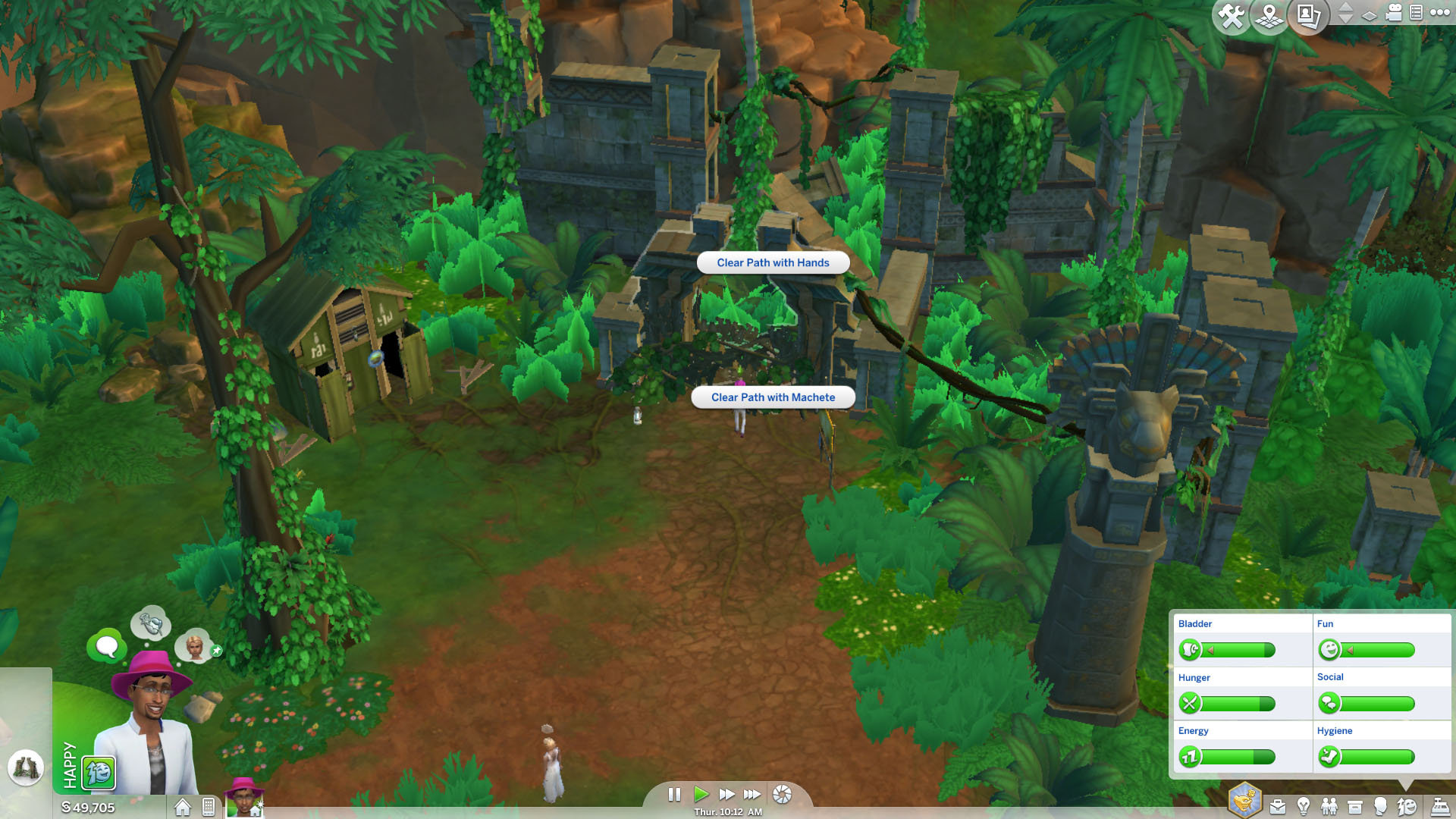Expand the notifications list panel
The width and height of the screenshot is (1456, 819).
click(1414, 13)
